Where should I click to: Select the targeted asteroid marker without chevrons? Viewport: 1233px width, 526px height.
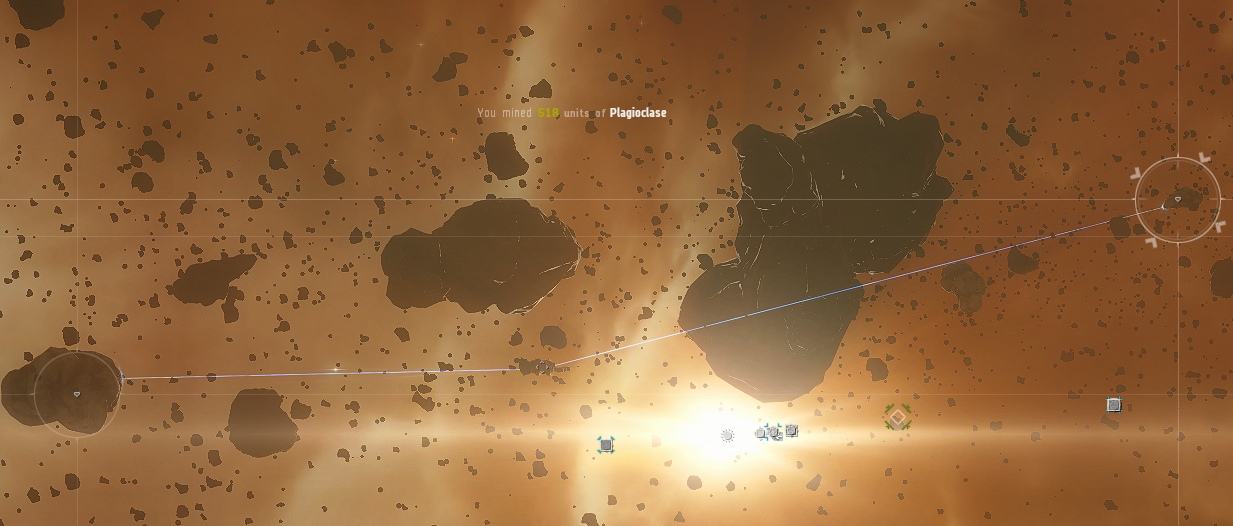coord(77,394)
